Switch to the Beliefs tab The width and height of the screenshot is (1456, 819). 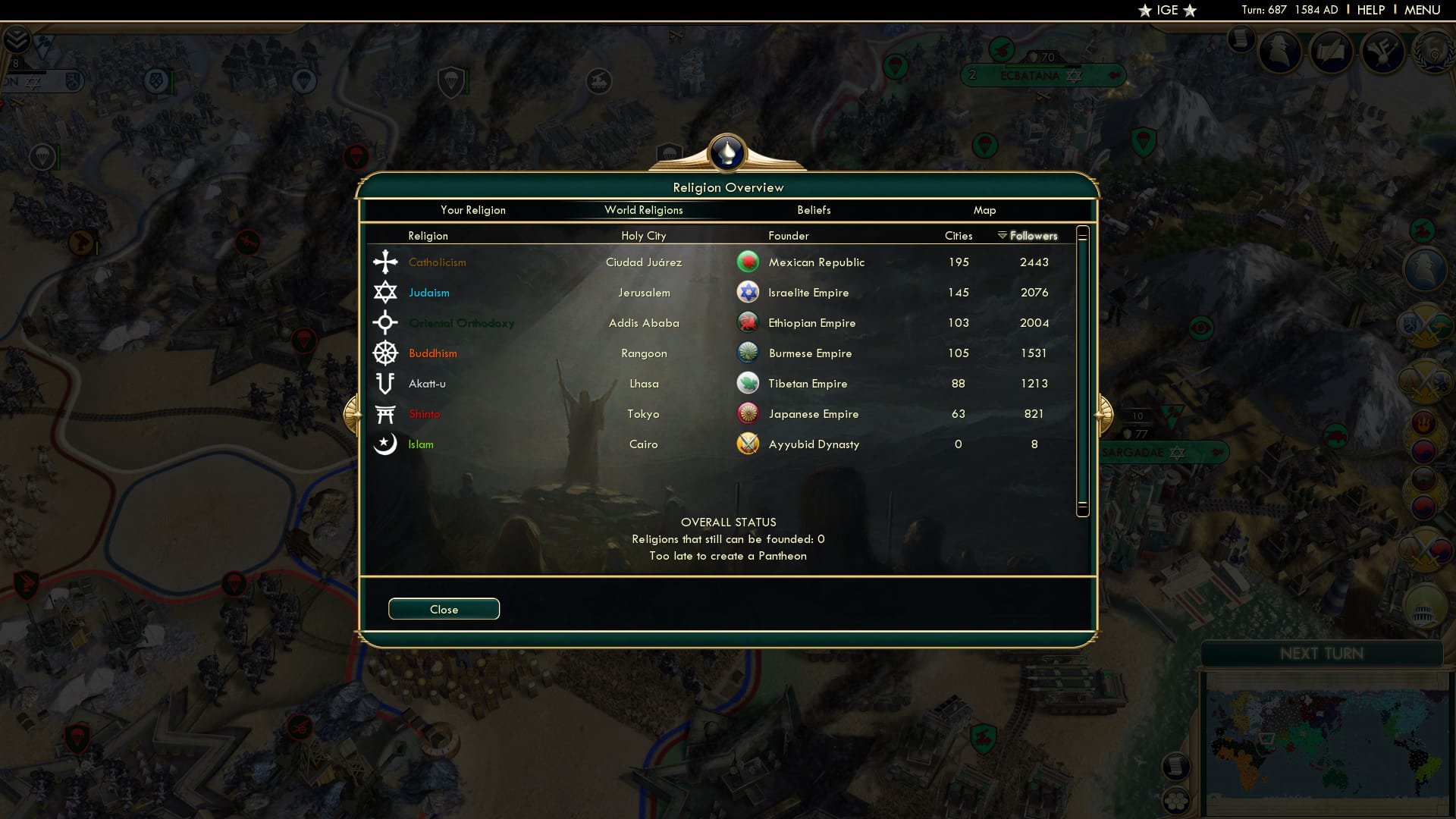point(814,210)
